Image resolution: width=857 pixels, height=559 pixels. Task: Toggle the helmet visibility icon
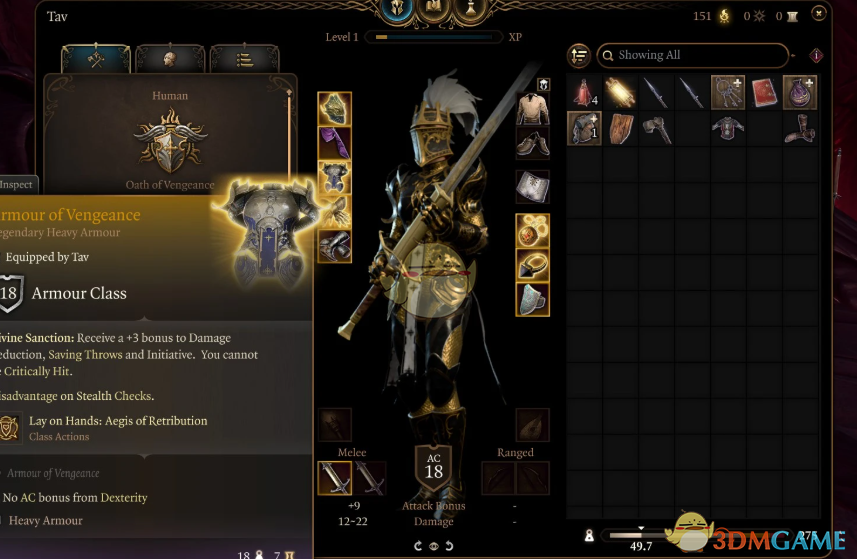[543, 85]
